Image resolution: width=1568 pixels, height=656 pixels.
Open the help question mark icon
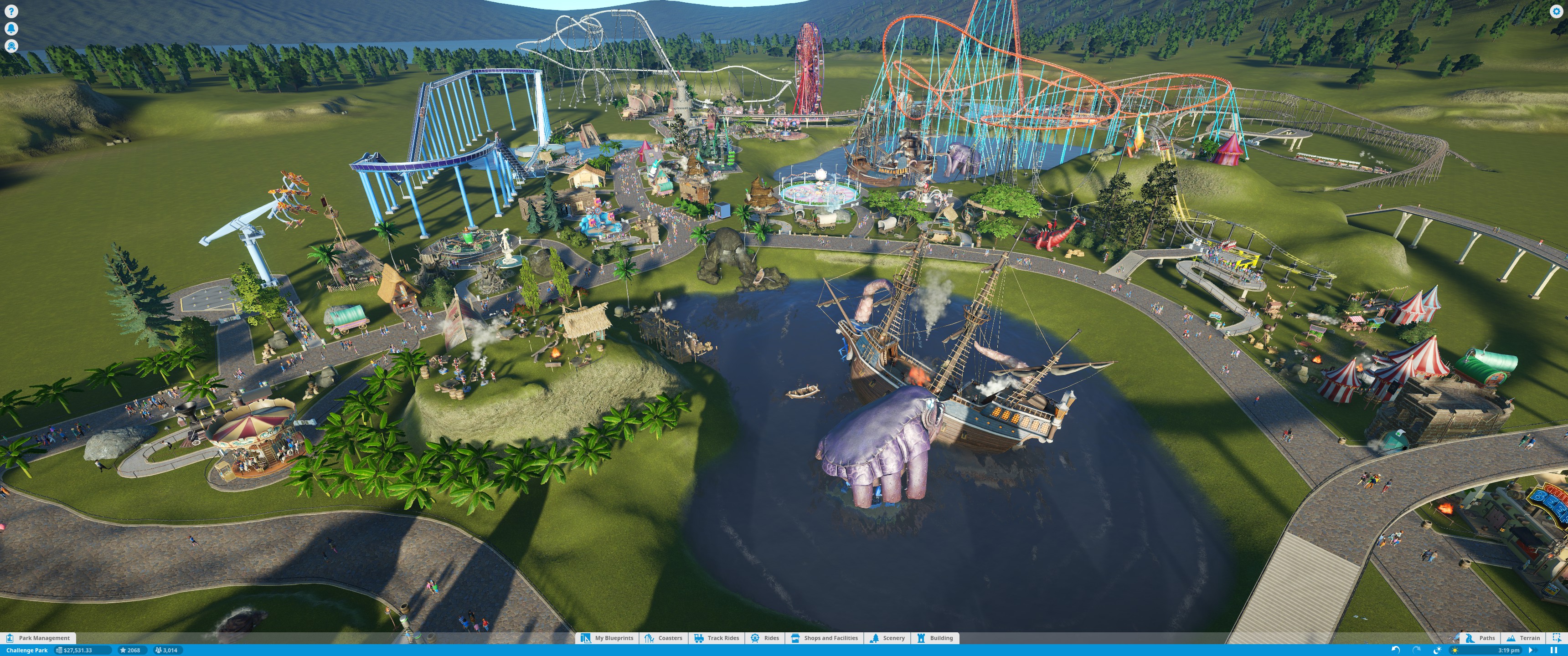pos(11,11)
